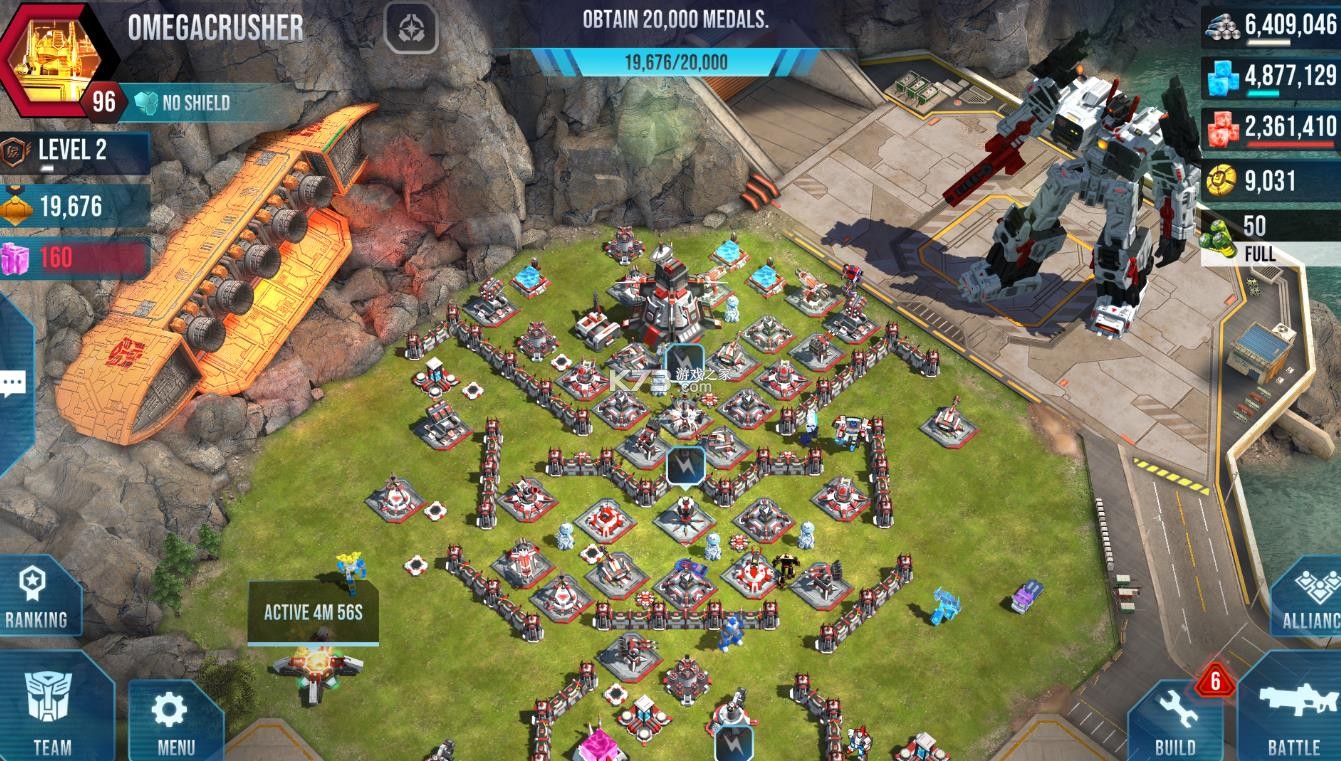Tap the silver alloy resource counter
1341x761 pixels.
click(x=1270, y=24)
